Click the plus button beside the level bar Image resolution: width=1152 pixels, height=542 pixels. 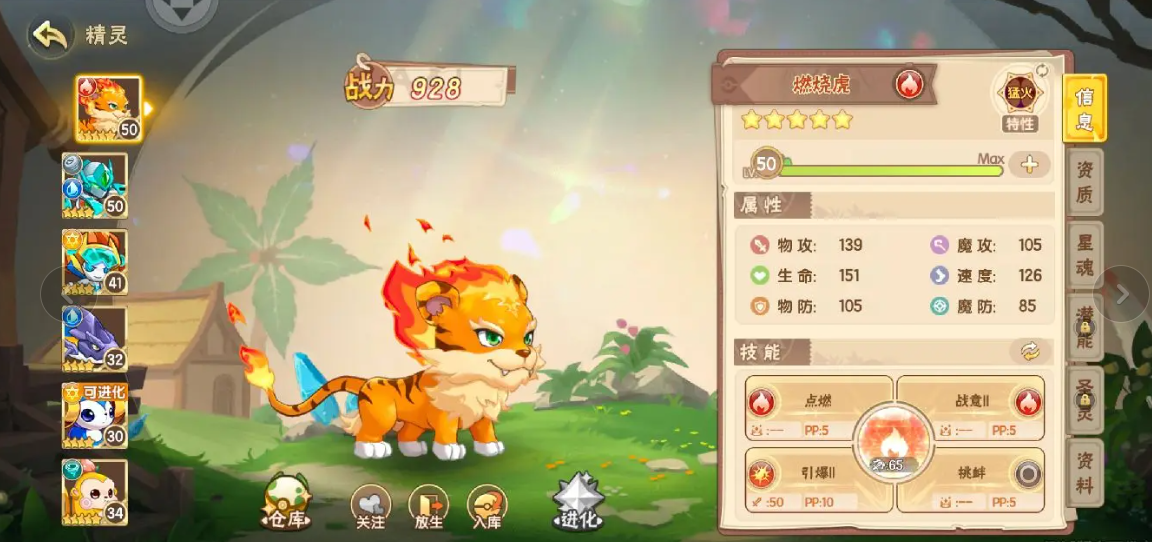click(1029, 165)
